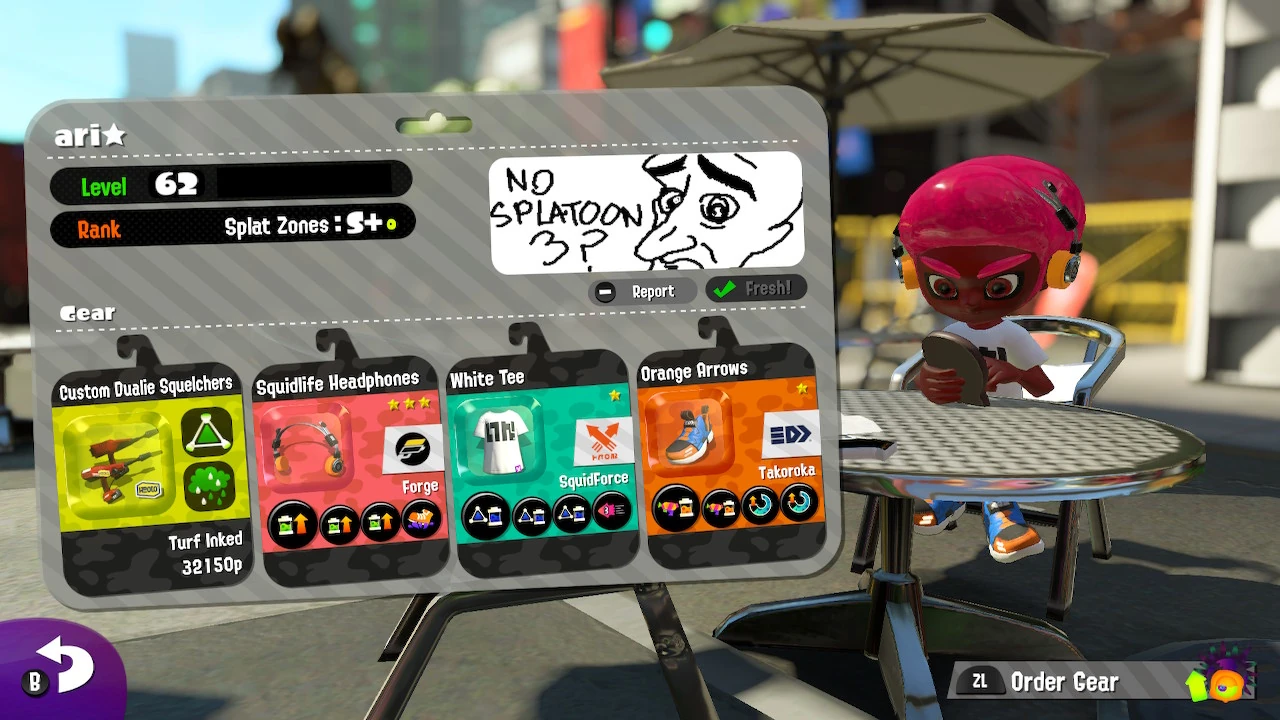
Task: Click the fish ability icon on Squidlife Headphones
Action: click(x=420, y=521)
